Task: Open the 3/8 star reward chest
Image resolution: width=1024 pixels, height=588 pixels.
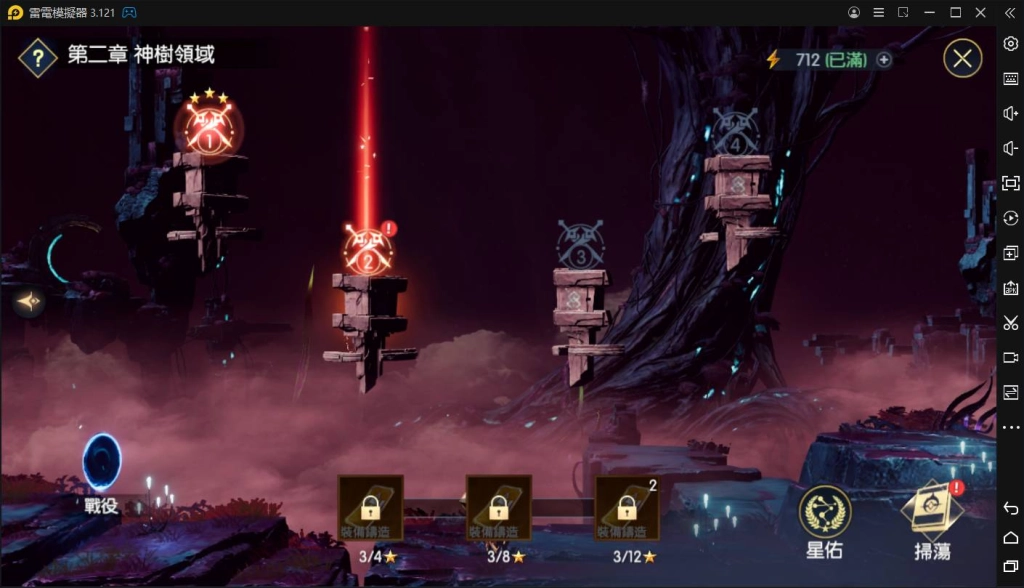Action: 498,507
